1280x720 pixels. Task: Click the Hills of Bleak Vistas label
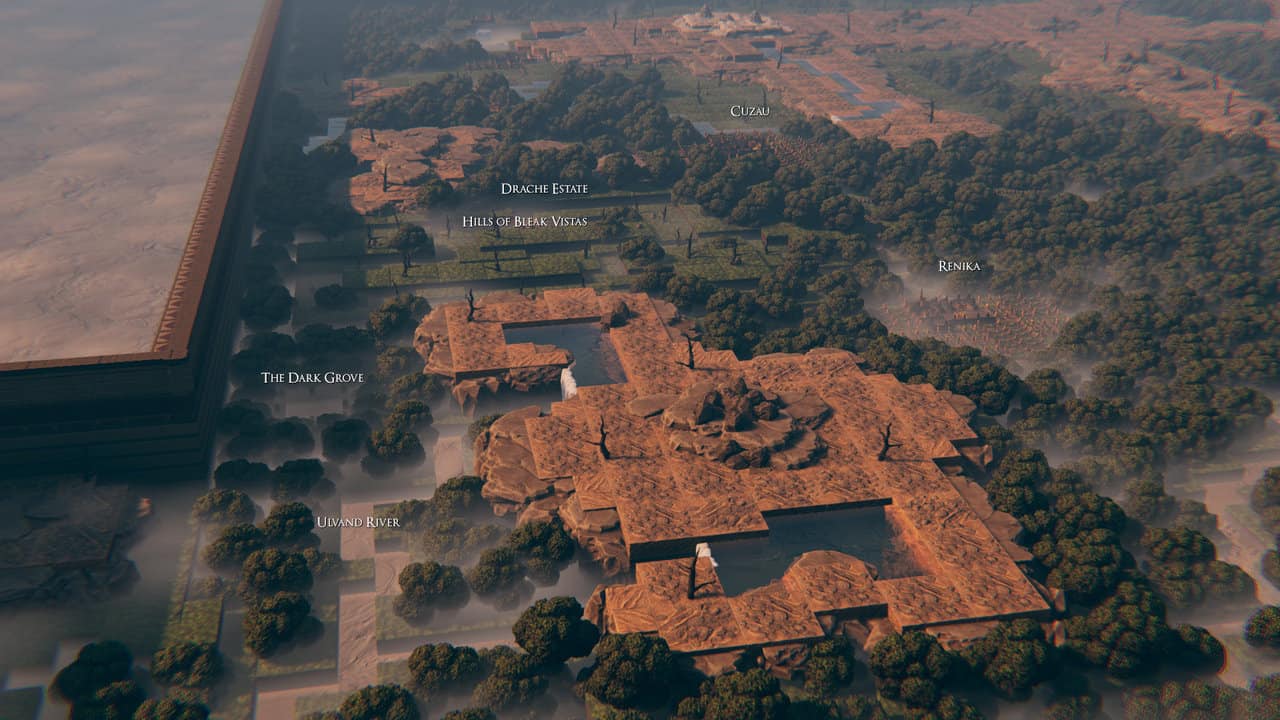click(524, 221)
